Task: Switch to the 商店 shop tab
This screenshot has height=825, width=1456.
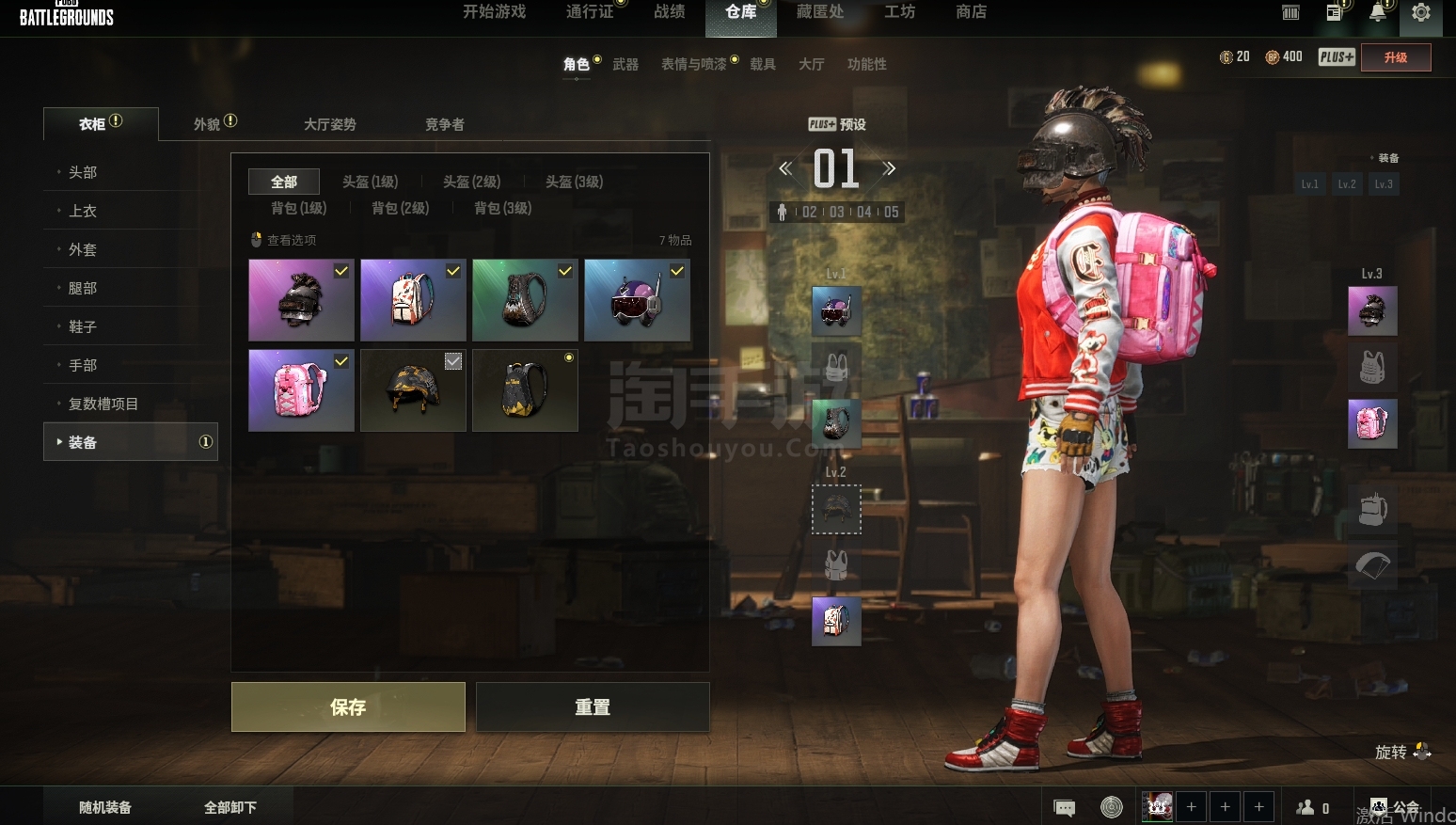Action: [971, 12]
